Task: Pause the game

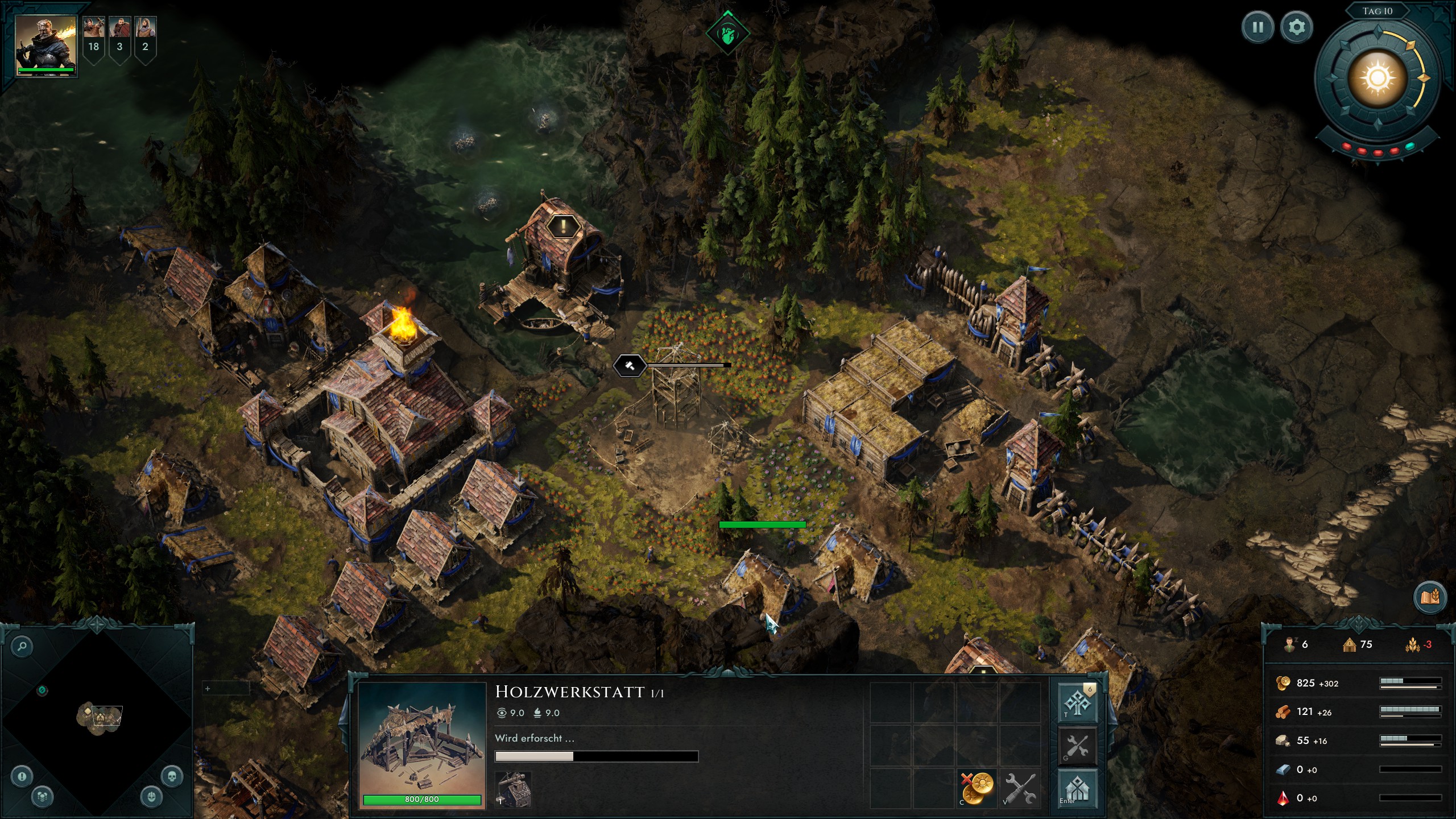Action: 1258,27
